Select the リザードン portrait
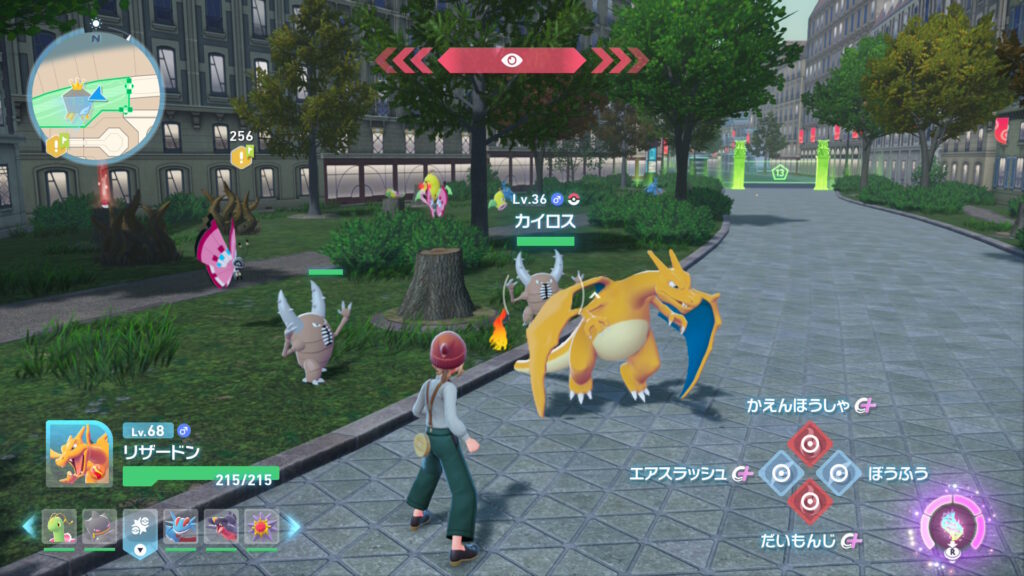The height and width of the screenshot is (576, 1024). tap(79, 452)
